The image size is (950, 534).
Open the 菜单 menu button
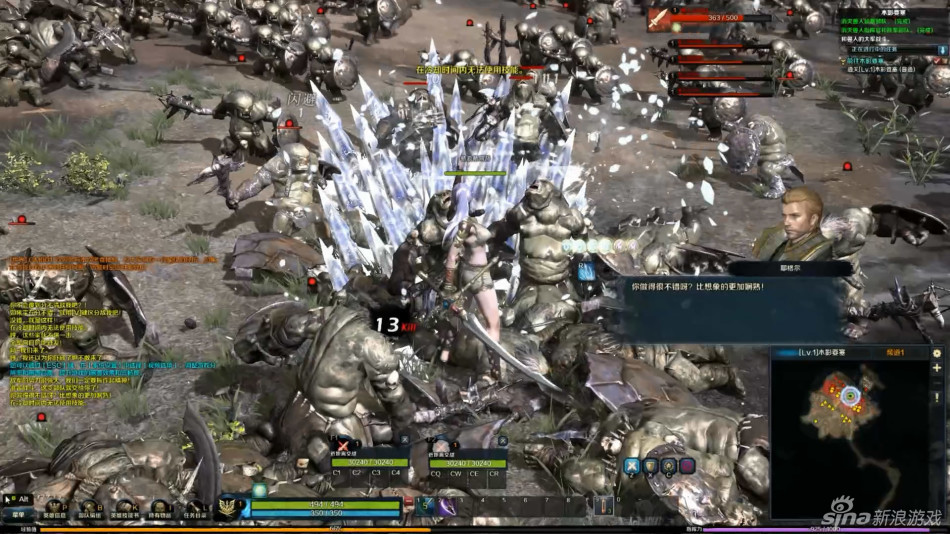tap(18, 513)
